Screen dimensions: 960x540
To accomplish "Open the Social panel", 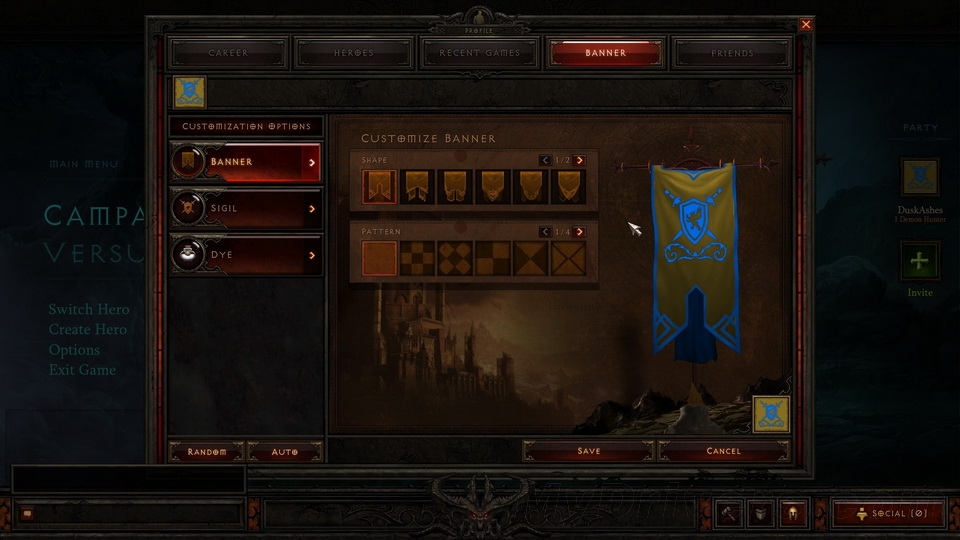I will [x=888, y=513].
